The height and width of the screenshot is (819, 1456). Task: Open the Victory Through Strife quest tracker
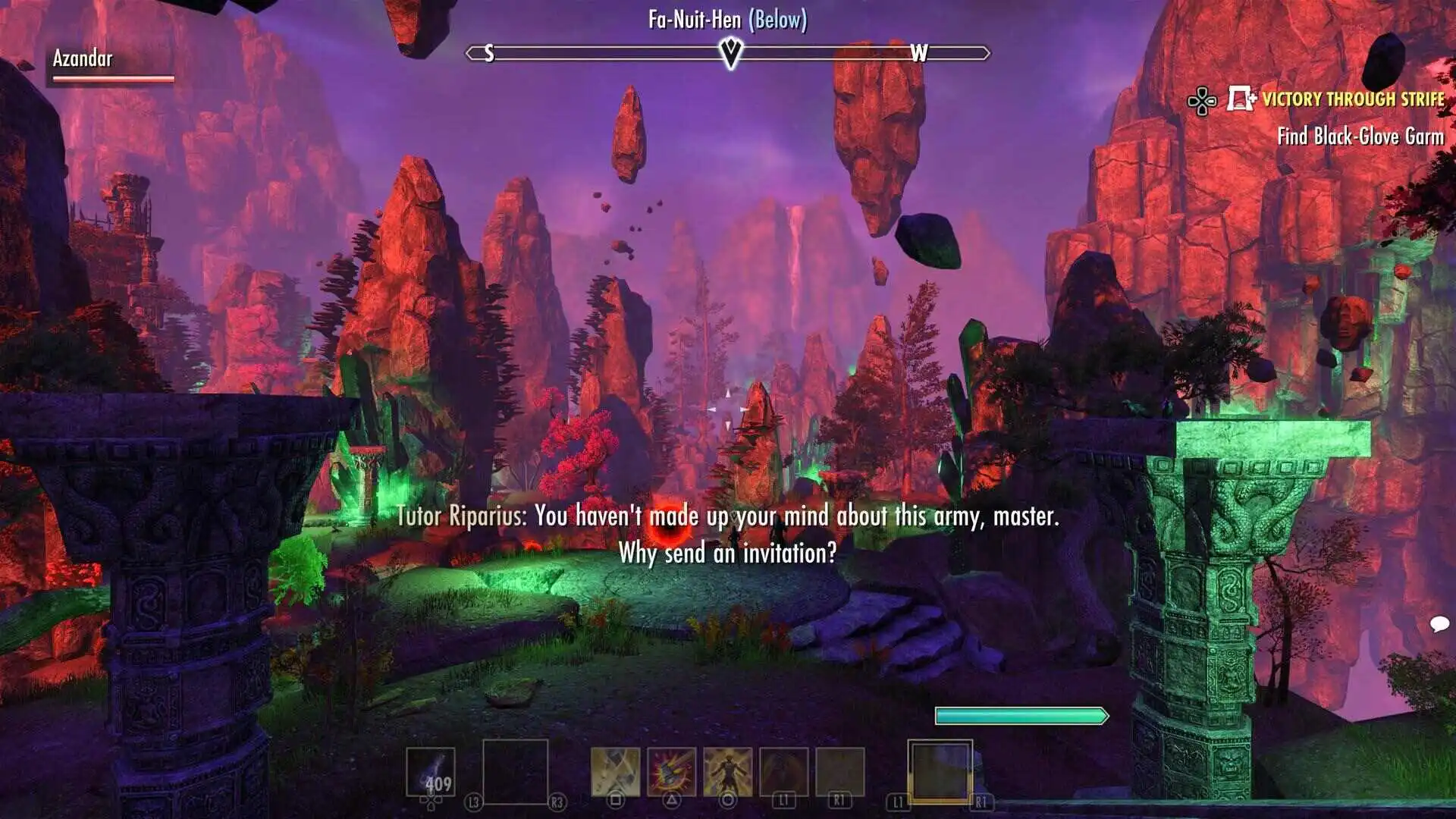pyautogui.click(x=1353, y=99)
